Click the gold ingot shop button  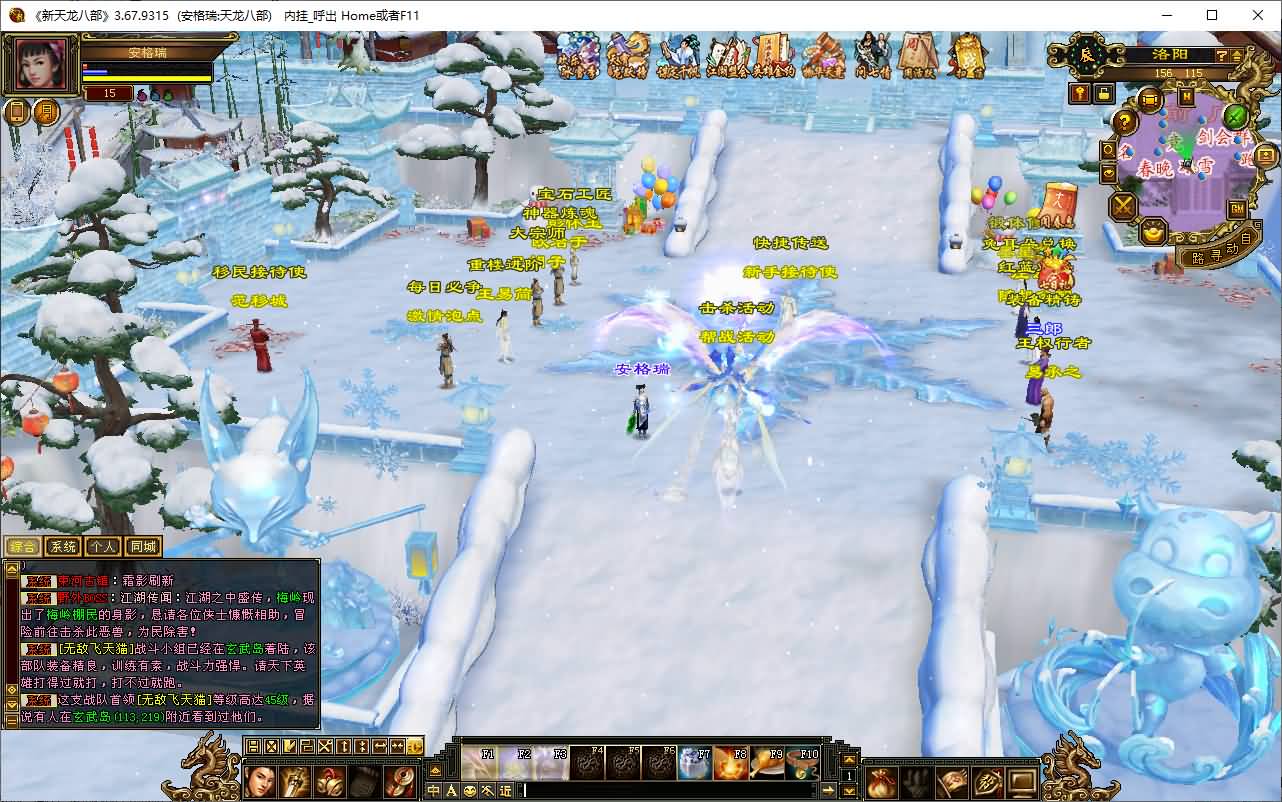(x=1155, y=232)
